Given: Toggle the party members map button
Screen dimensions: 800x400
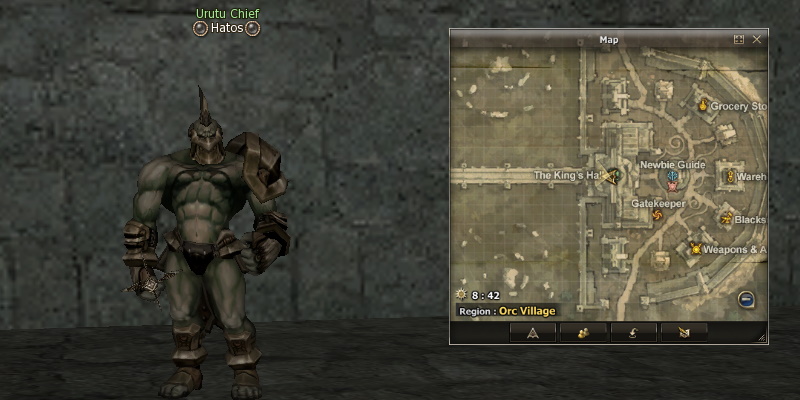Looking at the screenshot, I should pyautogui.click(x=584, y=332).
